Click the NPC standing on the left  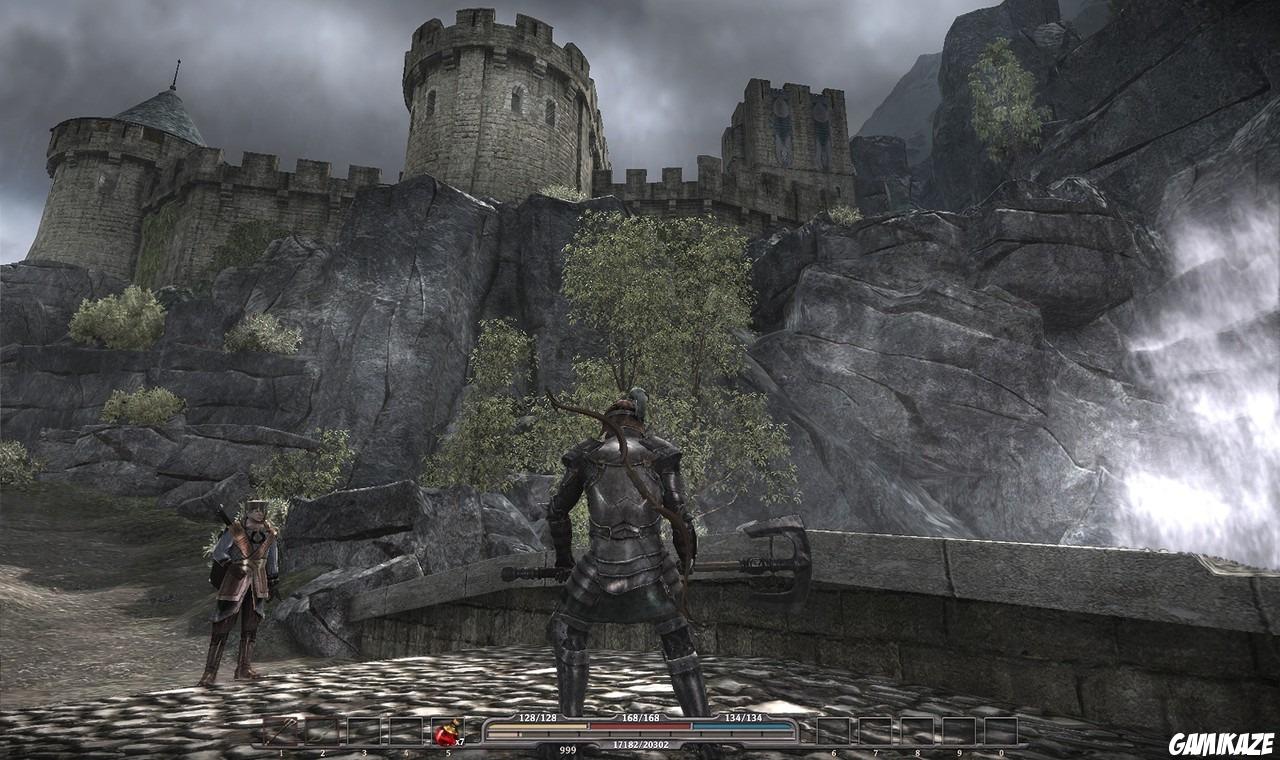point(243,580)
